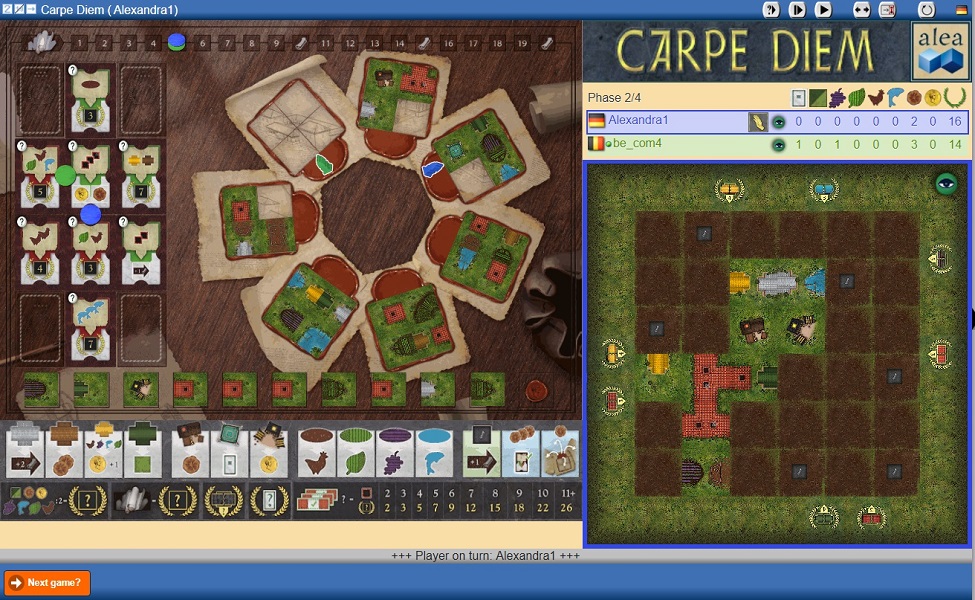Click the double-arrow swap button in top bar
Viewport: 975px width, 600px height.
coord(861,9)
